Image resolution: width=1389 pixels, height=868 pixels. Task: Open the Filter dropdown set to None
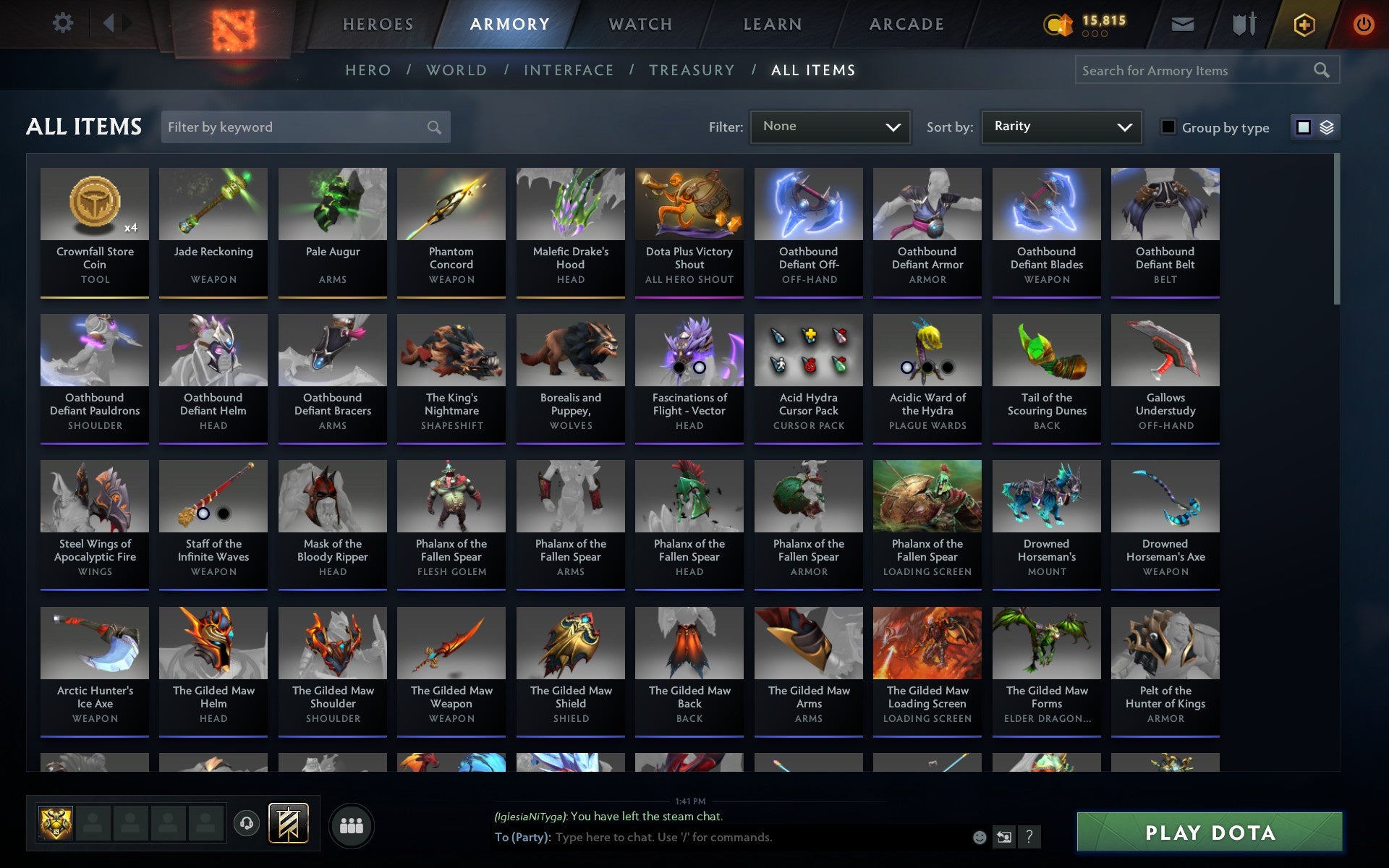[830, 127]
